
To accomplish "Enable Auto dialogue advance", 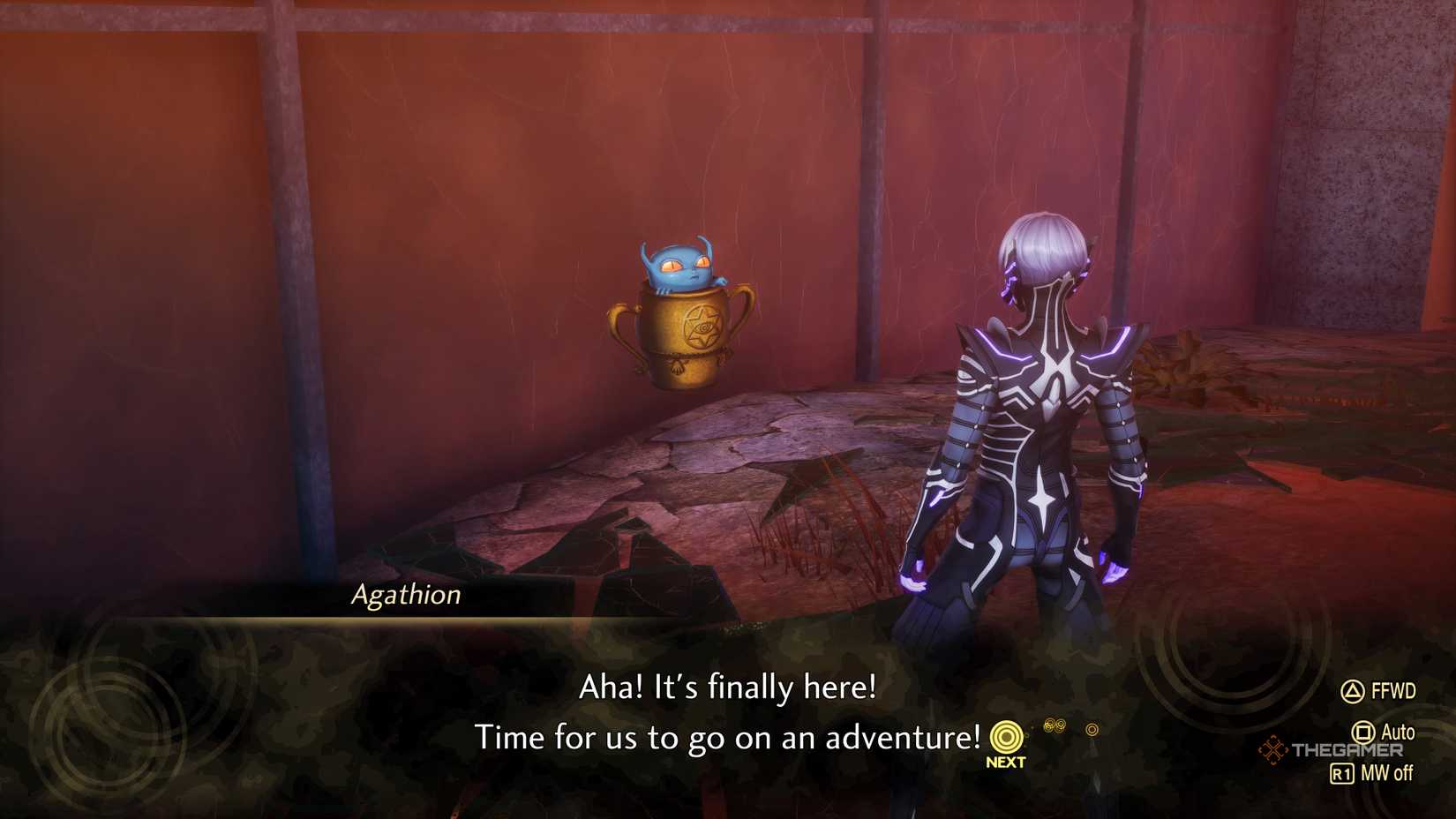I will coord(1399,732).
